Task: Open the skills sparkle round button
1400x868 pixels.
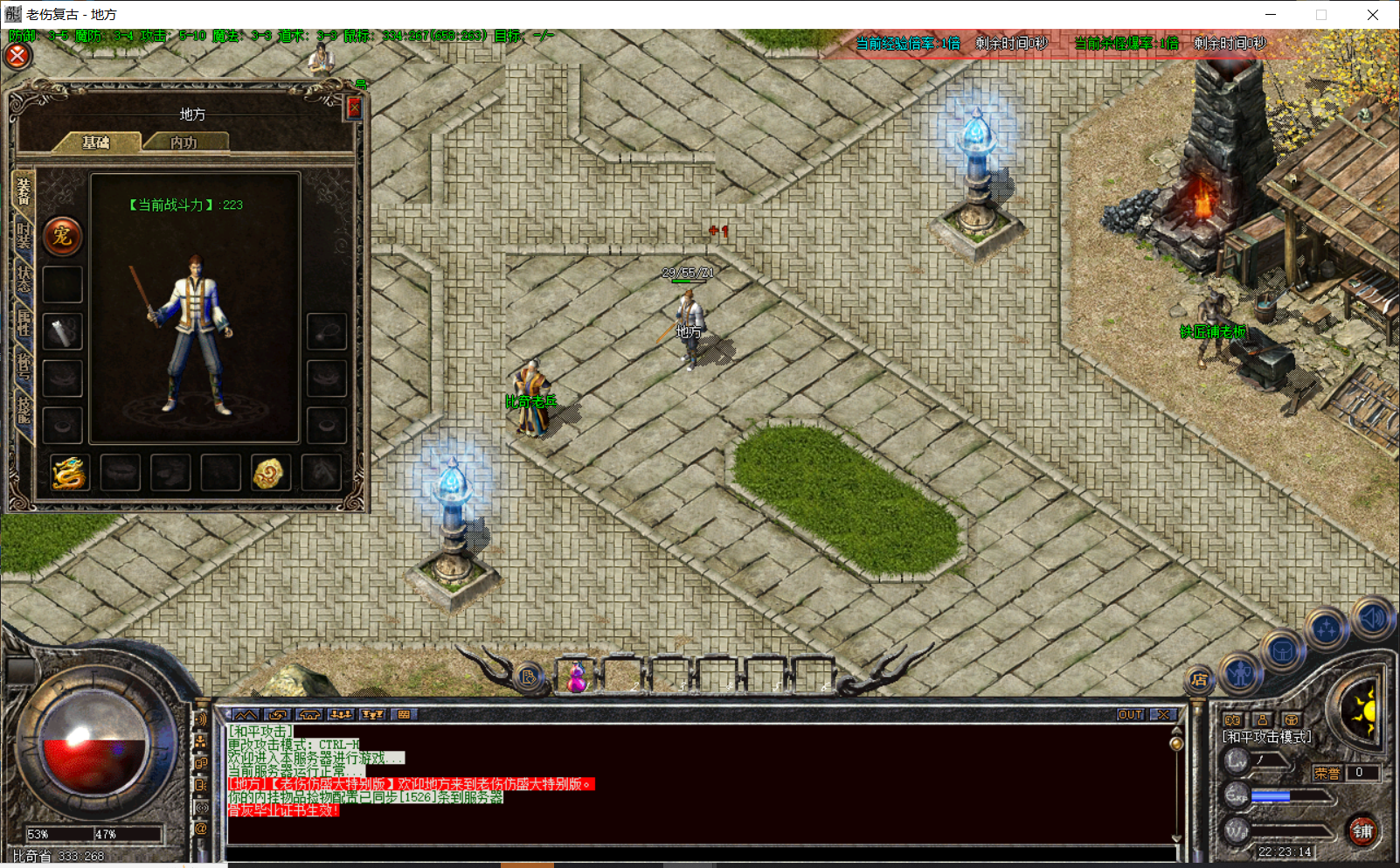Action: point(1327,629)
